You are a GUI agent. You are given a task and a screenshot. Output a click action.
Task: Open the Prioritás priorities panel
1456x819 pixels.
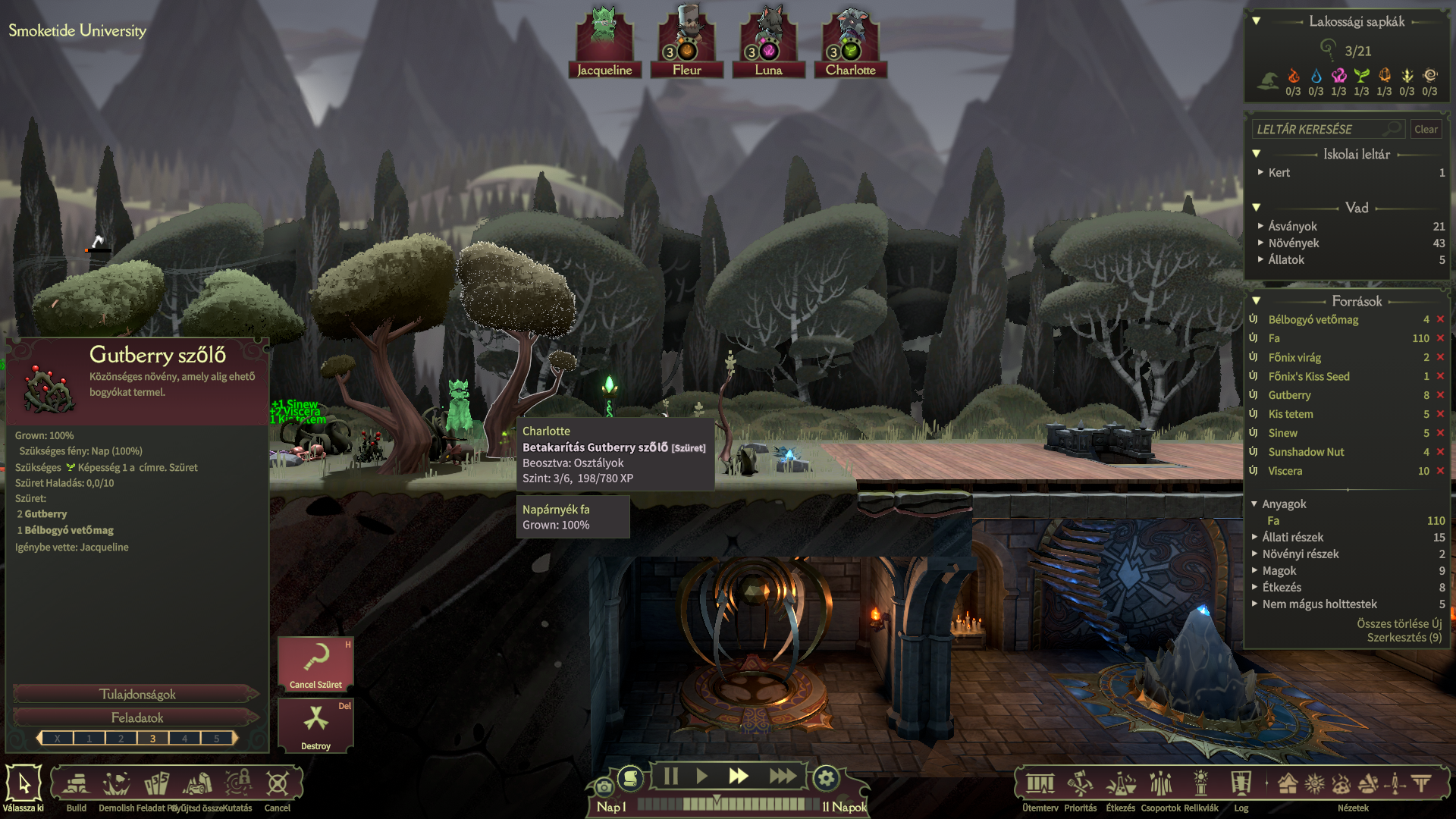click(1080, 784)
